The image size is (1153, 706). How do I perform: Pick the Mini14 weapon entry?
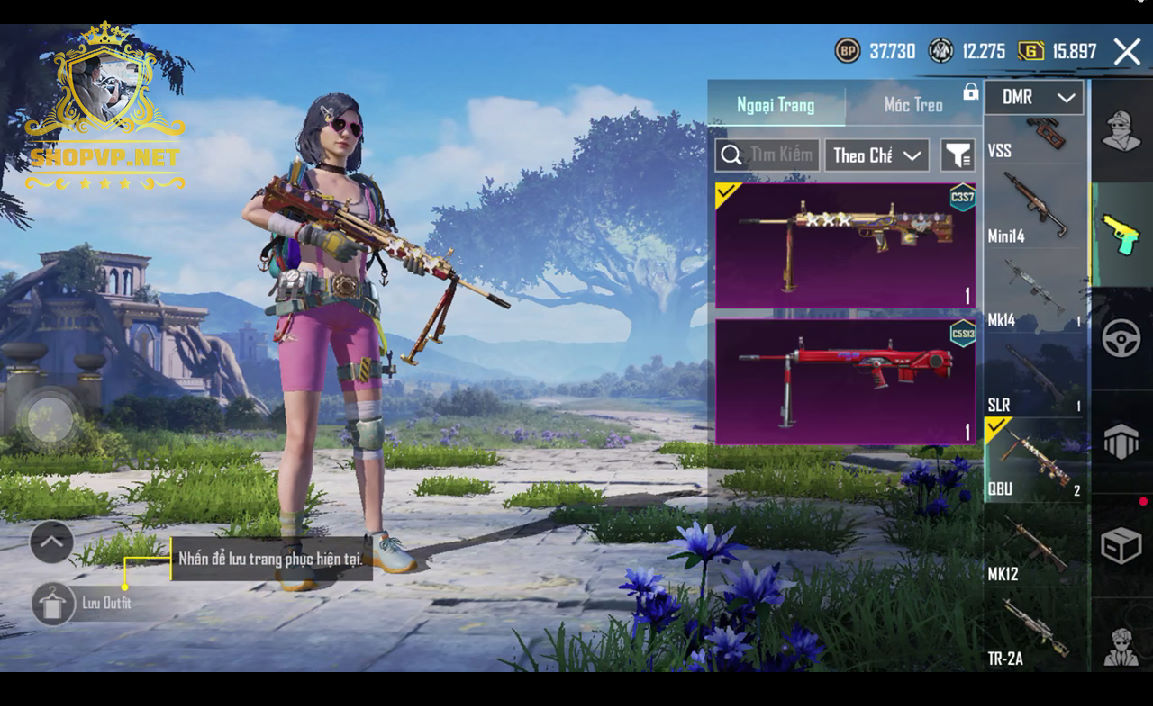point(1035,208)
